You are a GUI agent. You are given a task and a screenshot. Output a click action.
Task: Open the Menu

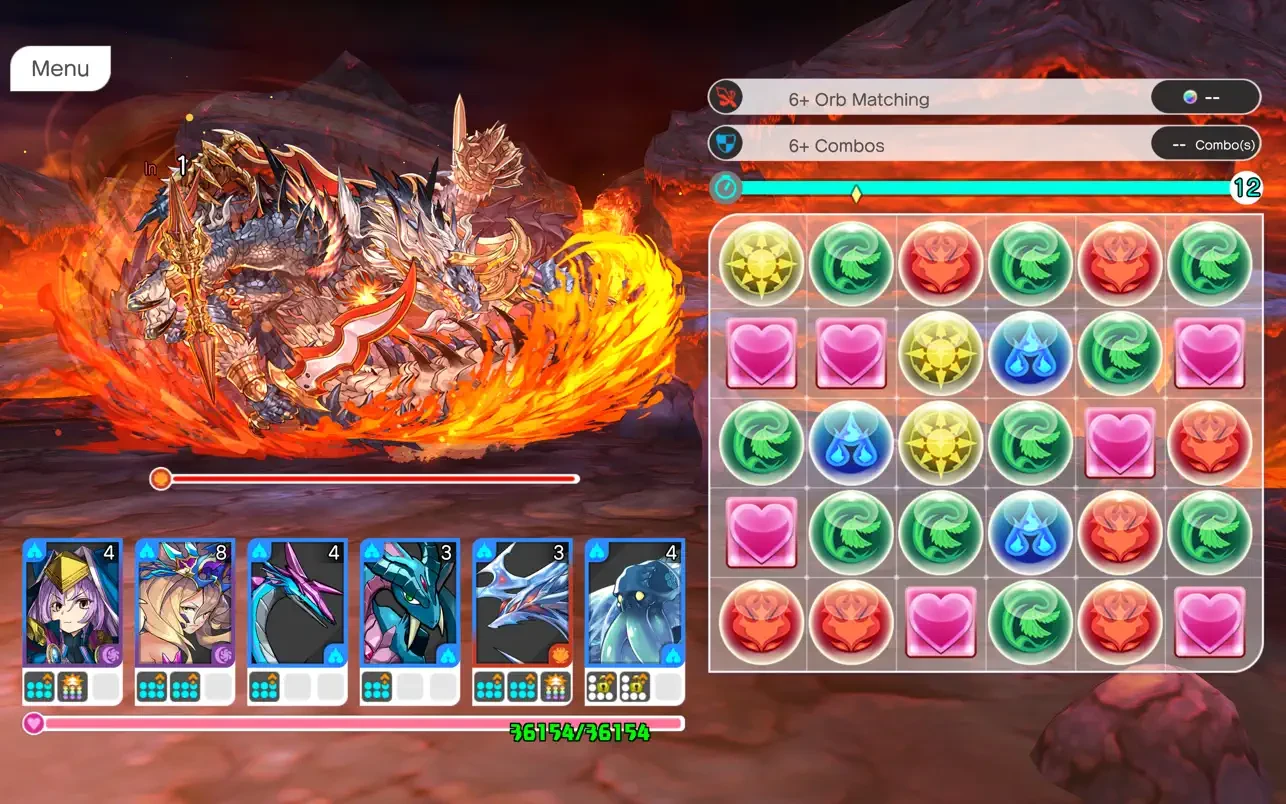coord(59,68)
